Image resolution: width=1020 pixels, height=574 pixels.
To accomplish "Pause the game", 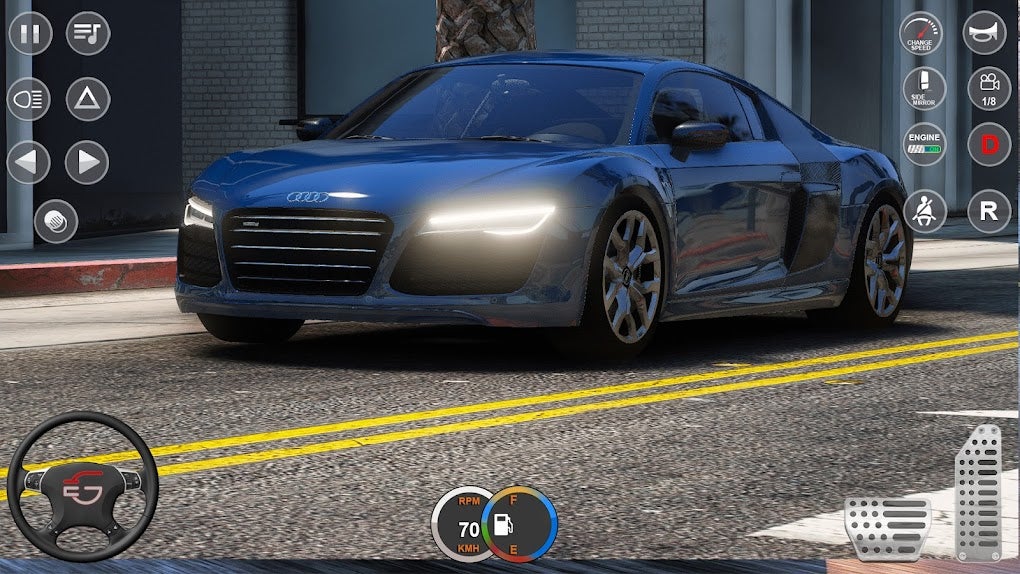I will pyautogui.click(x=30, y=33).
